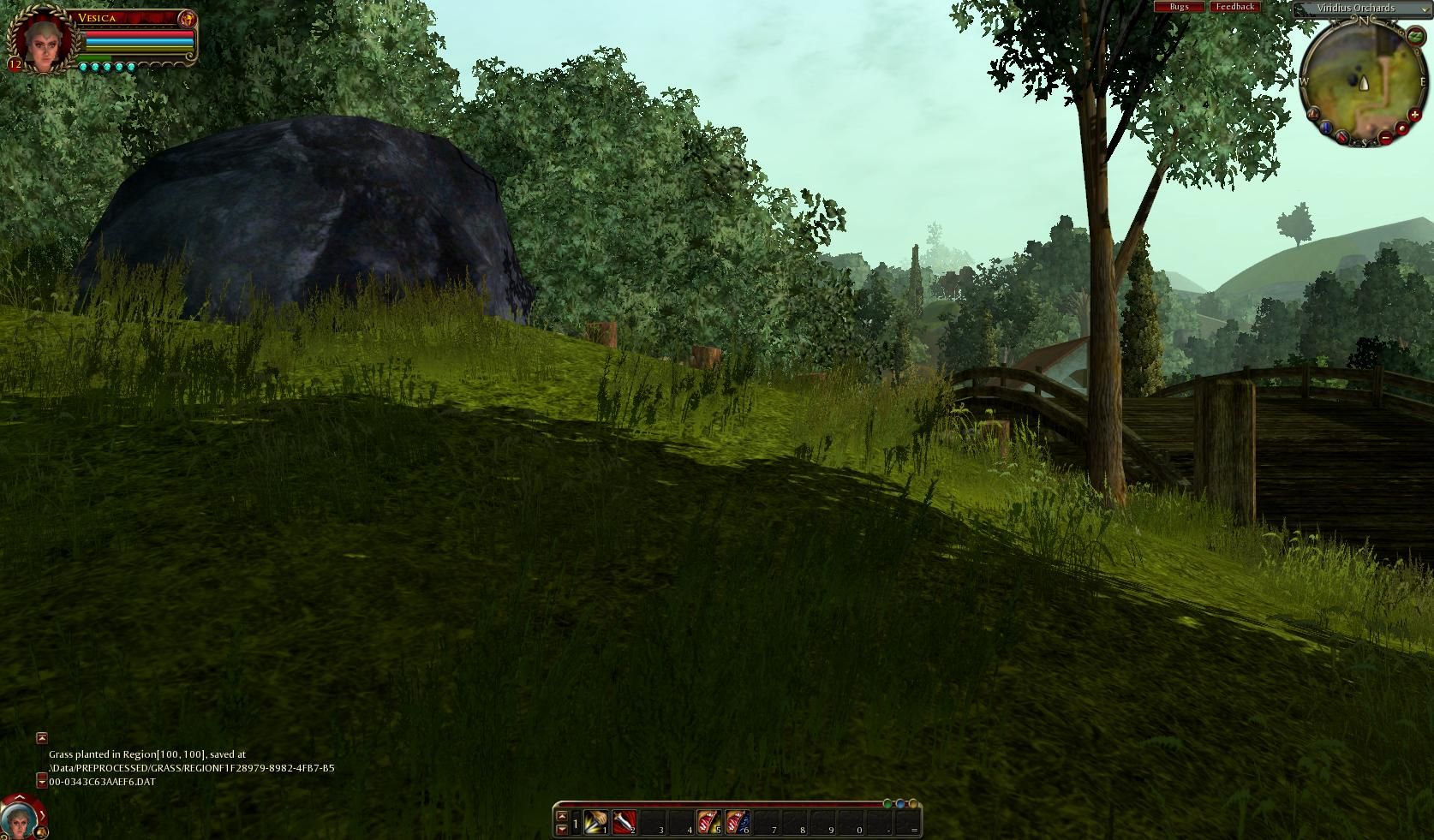This screenshot has width=1434, height=840.
Task: Use the blue shout ability in slot 6
Action: click(x=737, y=823)
